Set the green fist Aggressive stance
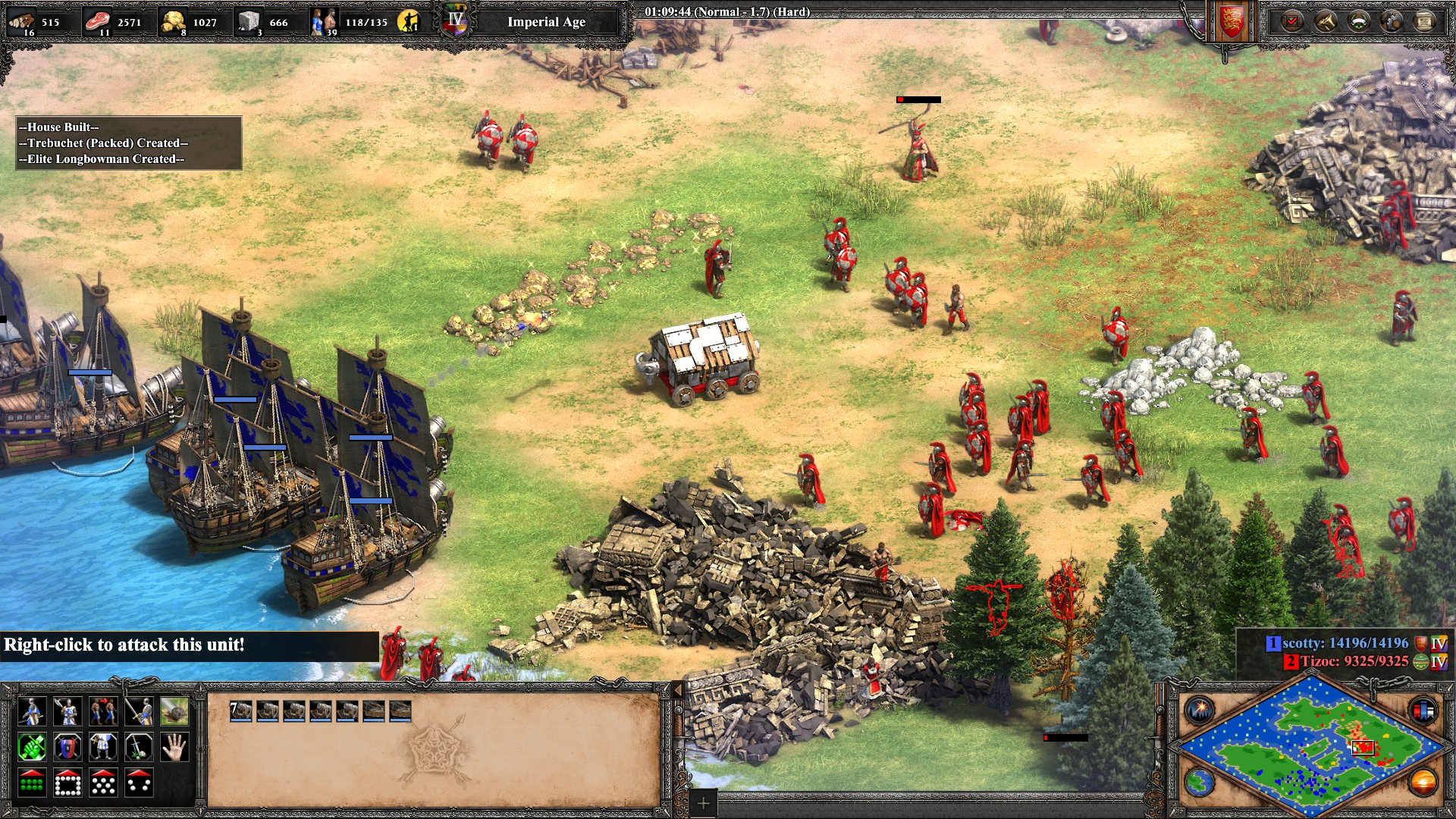 (x=32, y=748)
